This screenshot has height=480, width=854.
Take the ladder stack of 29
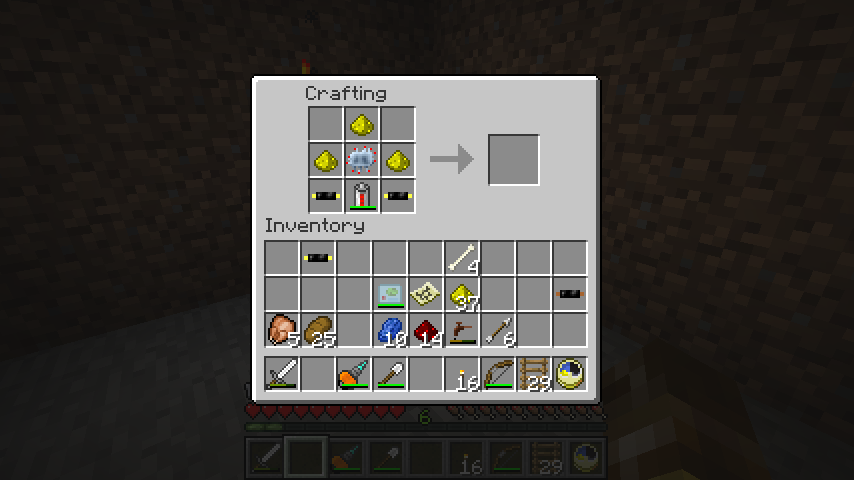point(533,374)
